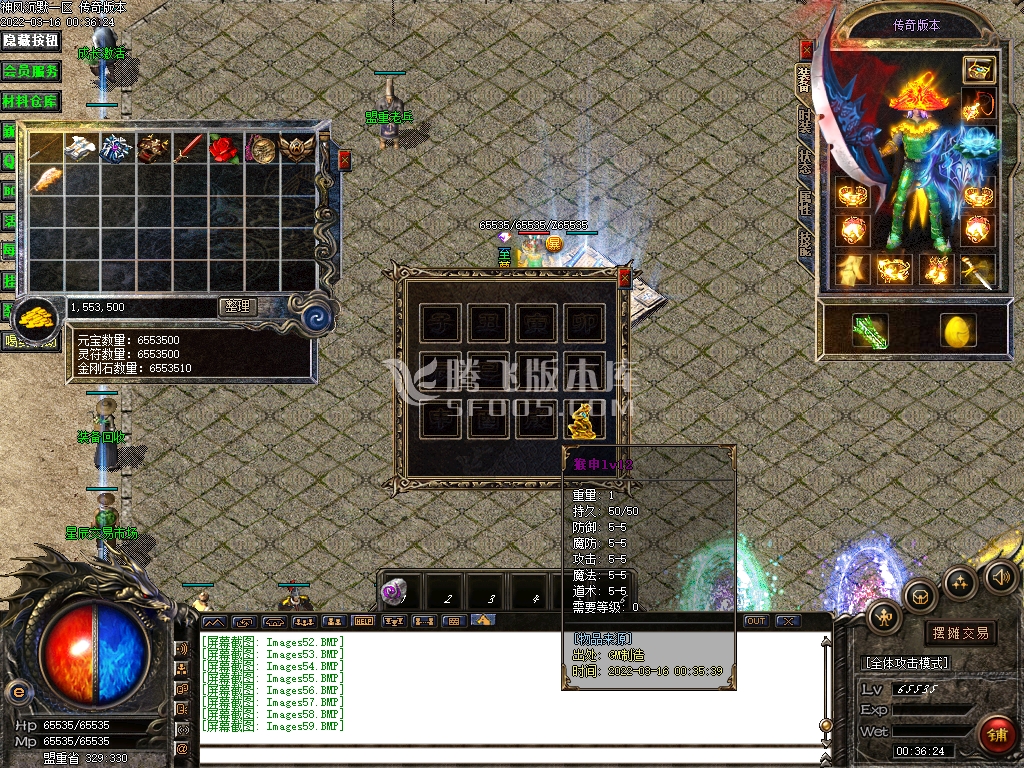The width and height of the screenshot is (1024, 768).
Task: Sort the bag with 整理 button
Action: click(238, 307)
